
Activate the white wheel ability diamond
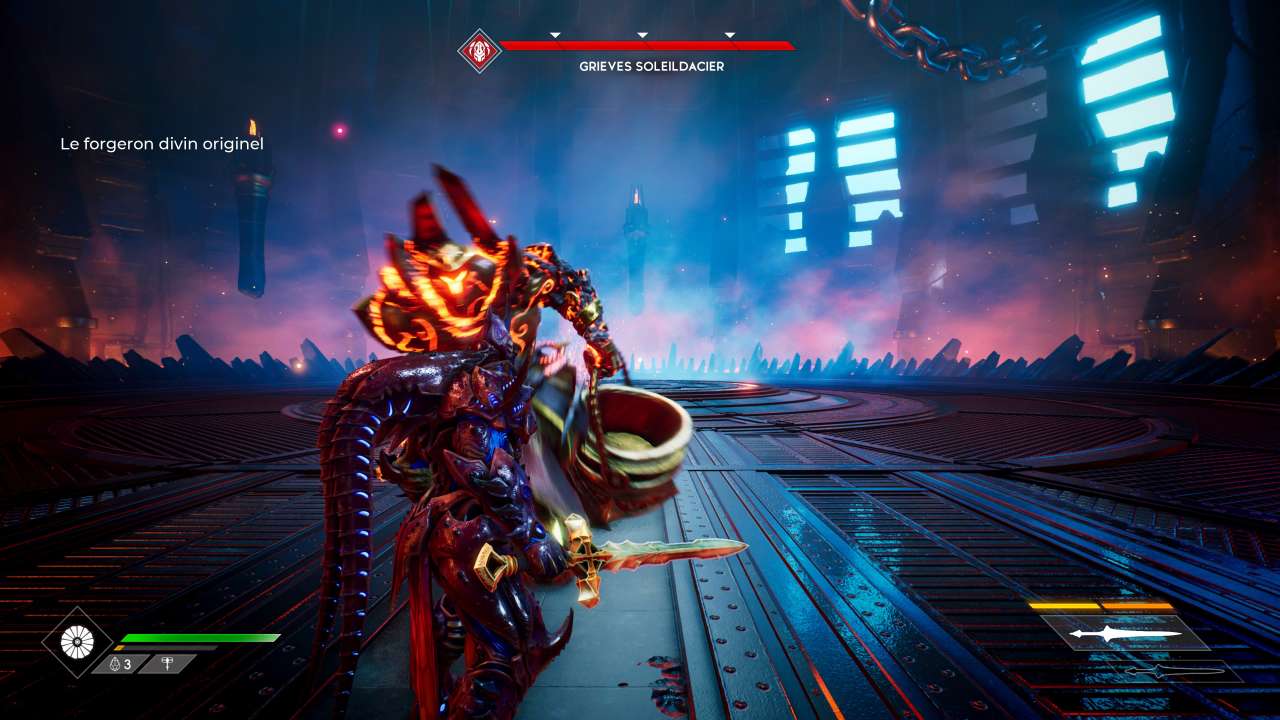pos(77,642)
